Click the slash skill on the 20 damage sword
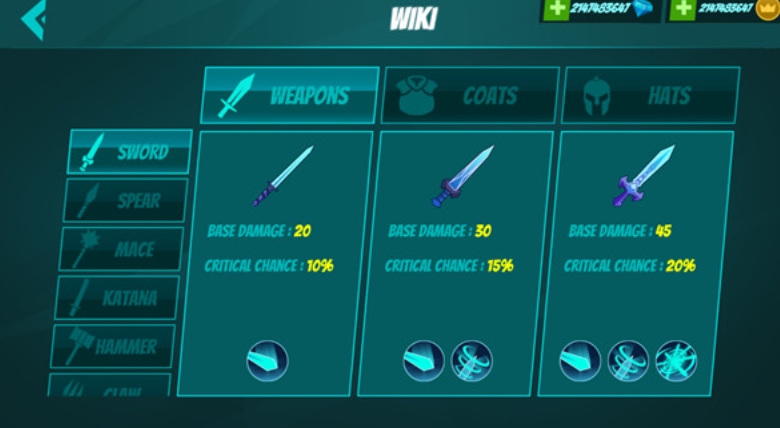The width and height of the screenshot is (780, 428). coord(267,360)
